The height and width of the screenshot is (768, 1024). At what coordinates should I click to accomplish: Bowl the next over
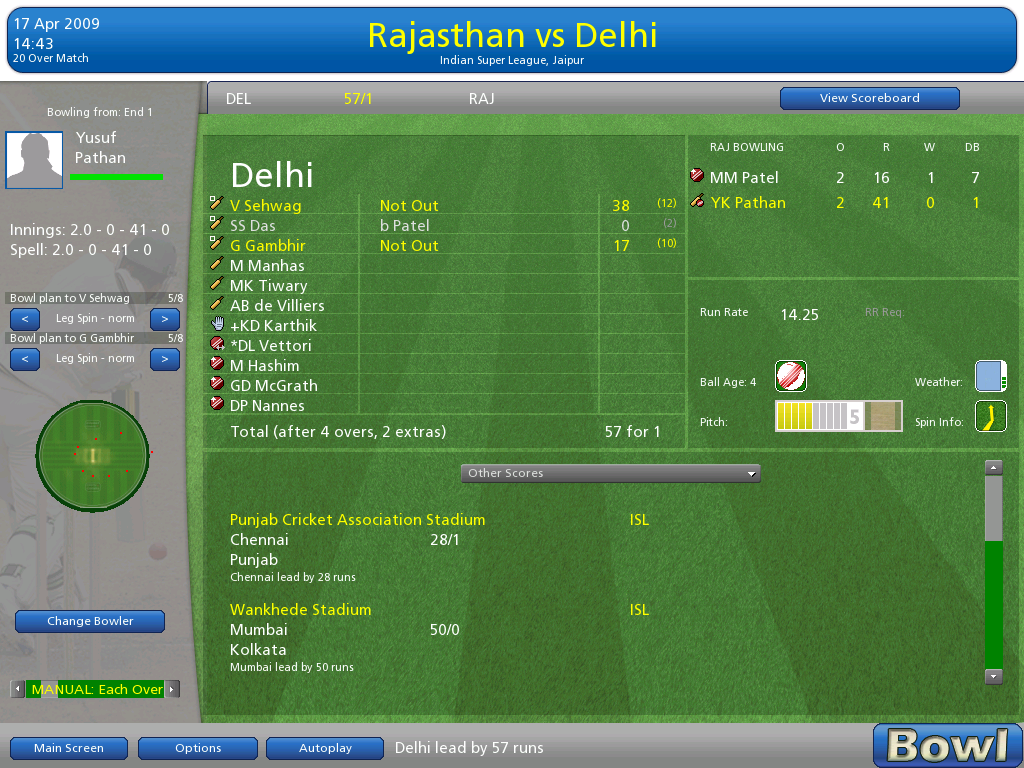pos(947,745)
